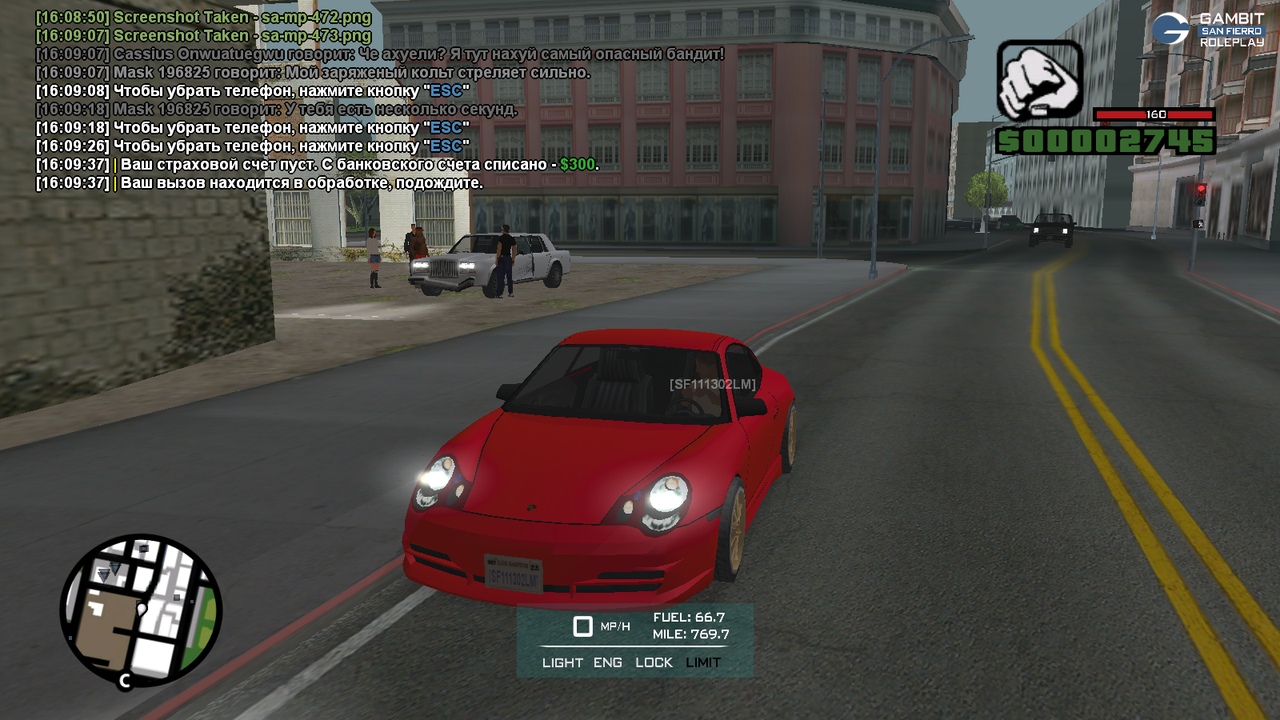This screenshot has width=1280, height=720.
Task: Toggle the LIGHT indicator on the speedometer
Action: click(562, 662)
